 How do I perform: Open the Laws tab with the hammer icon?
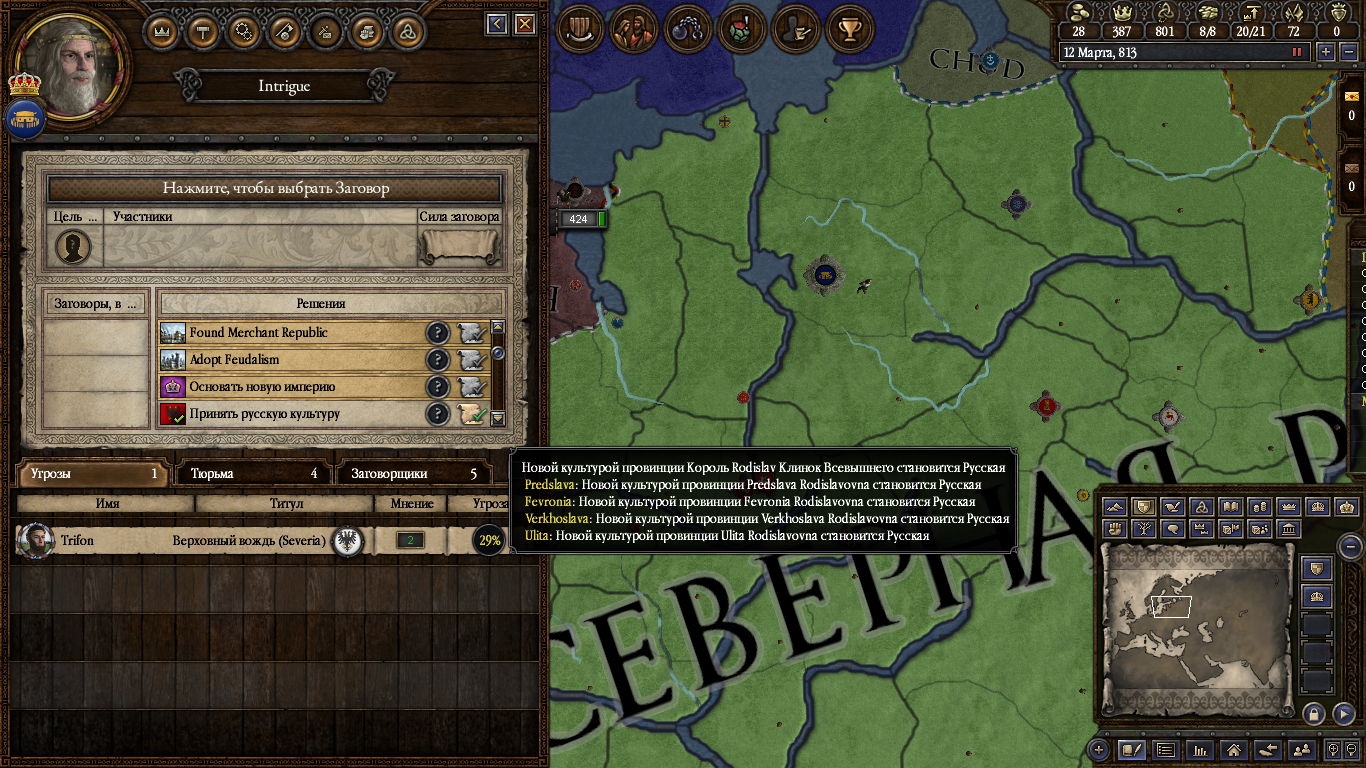pyautogui.click(x=203, y=31)
